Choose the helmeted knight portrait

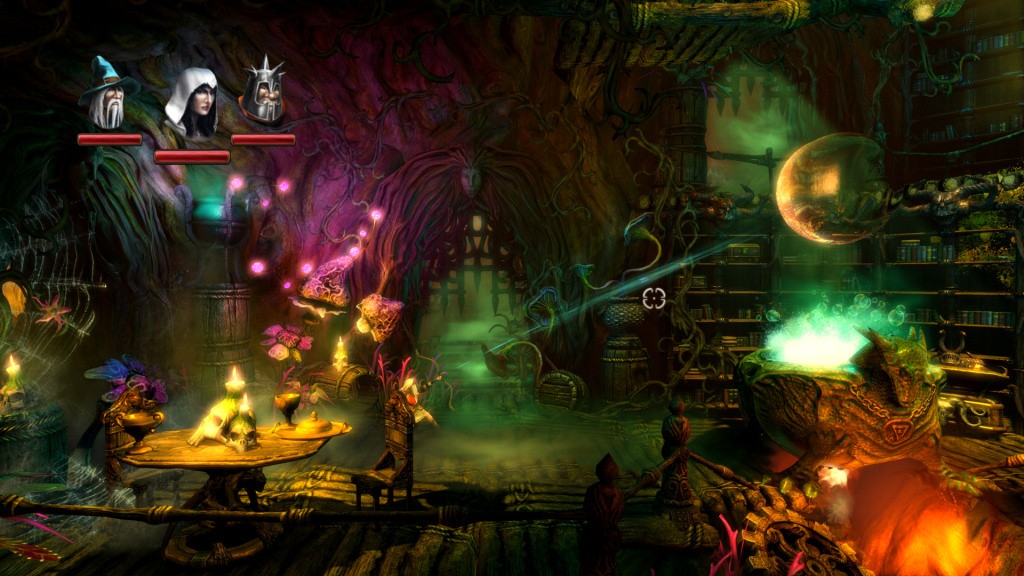point(263,94)
